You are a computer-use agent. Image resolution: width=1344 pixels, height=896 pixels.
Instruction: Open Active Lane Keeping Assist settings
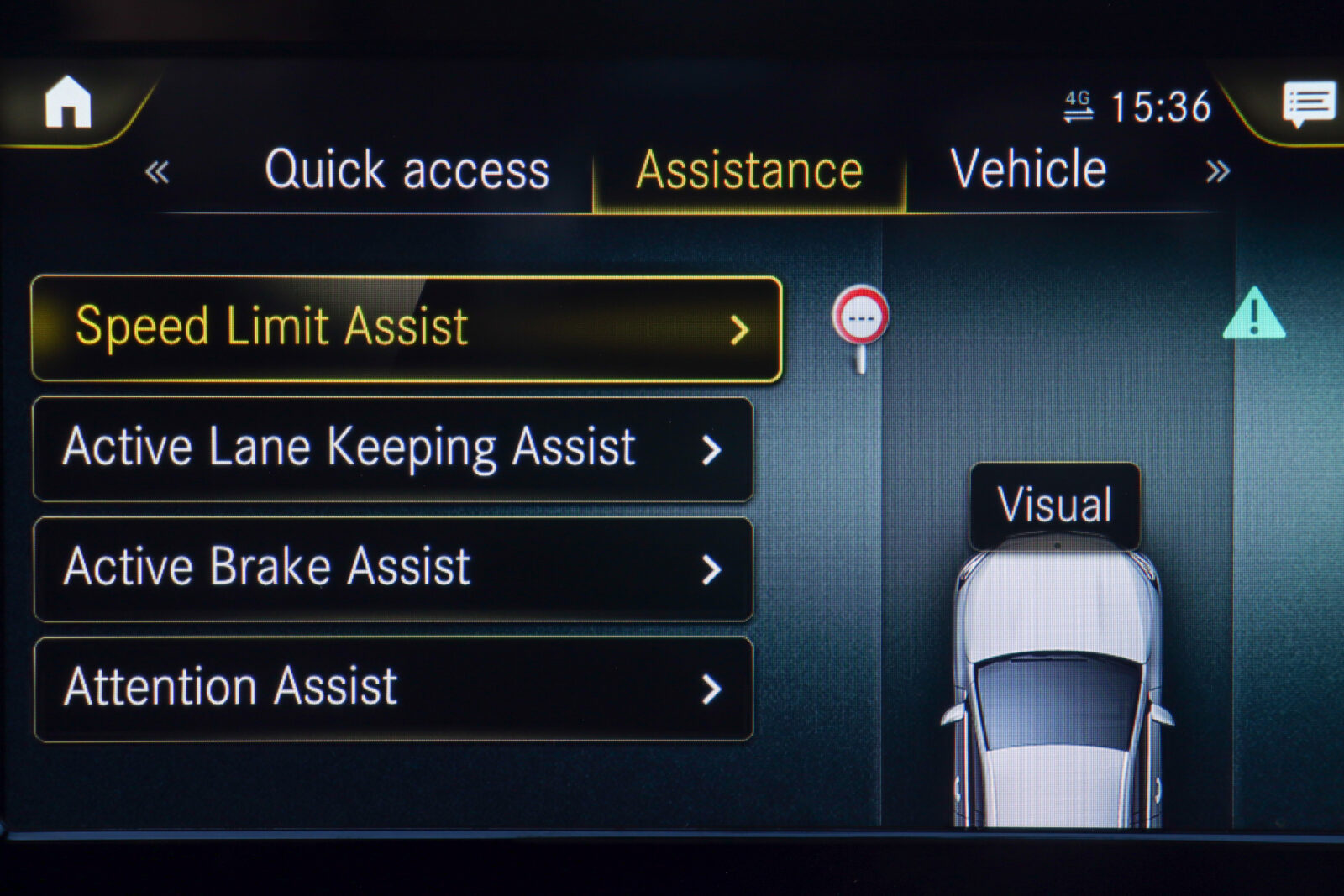(x=393, y=449)
